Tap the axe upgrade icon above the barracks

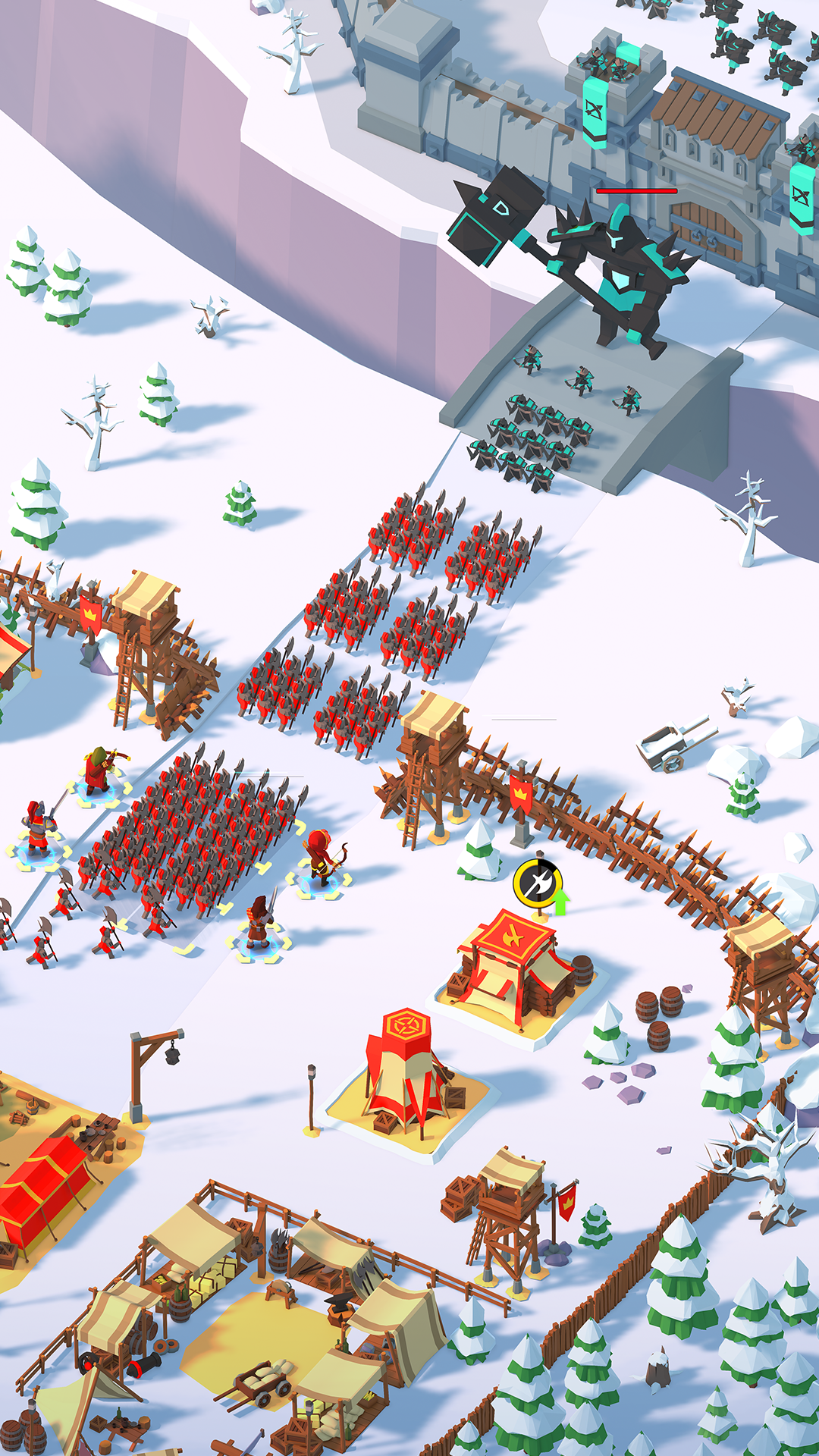pos(539,884)
